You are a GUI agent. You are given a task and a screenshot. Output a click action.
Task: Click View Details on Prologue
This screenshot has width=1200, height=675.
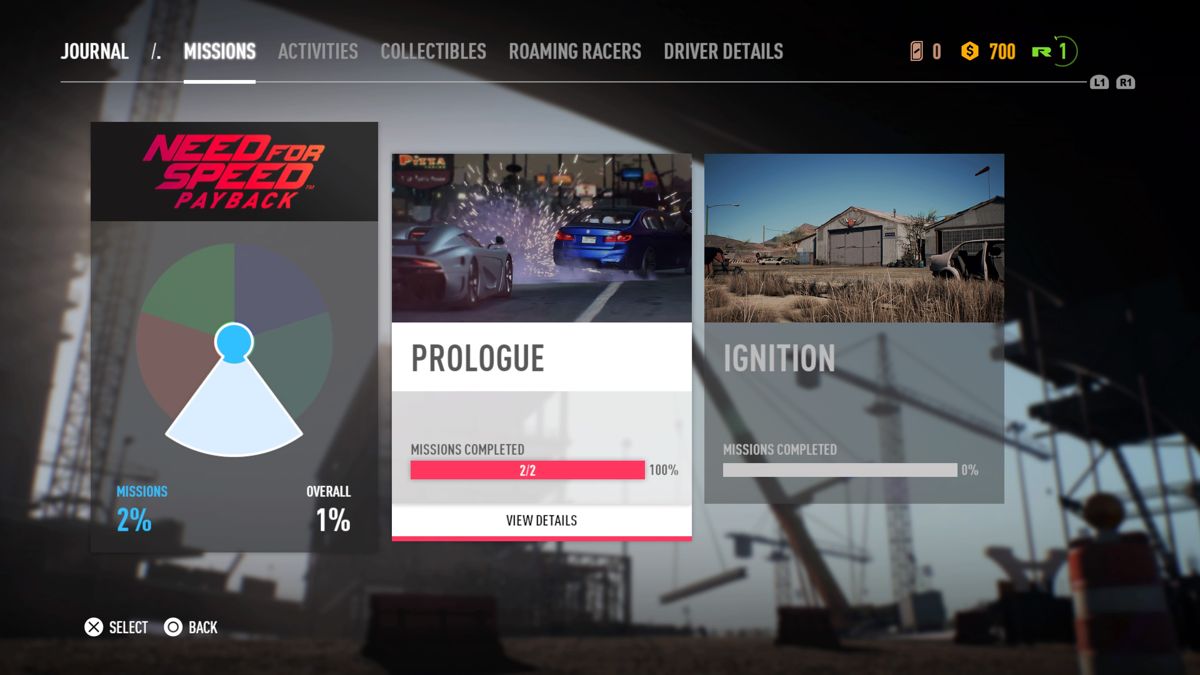pos(541,520)
